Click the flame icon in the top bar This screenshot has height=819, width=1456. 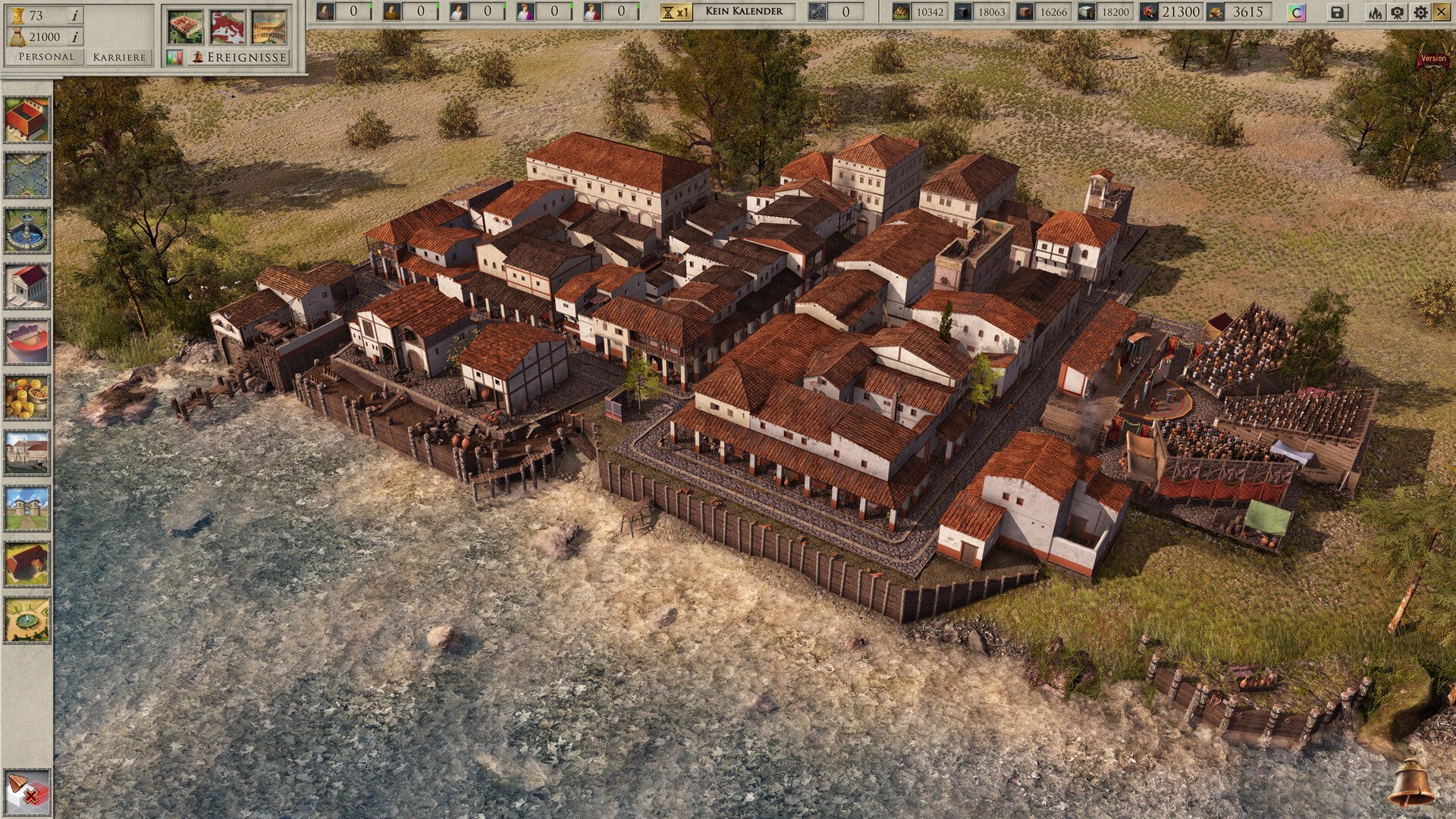click(1375, 12)
